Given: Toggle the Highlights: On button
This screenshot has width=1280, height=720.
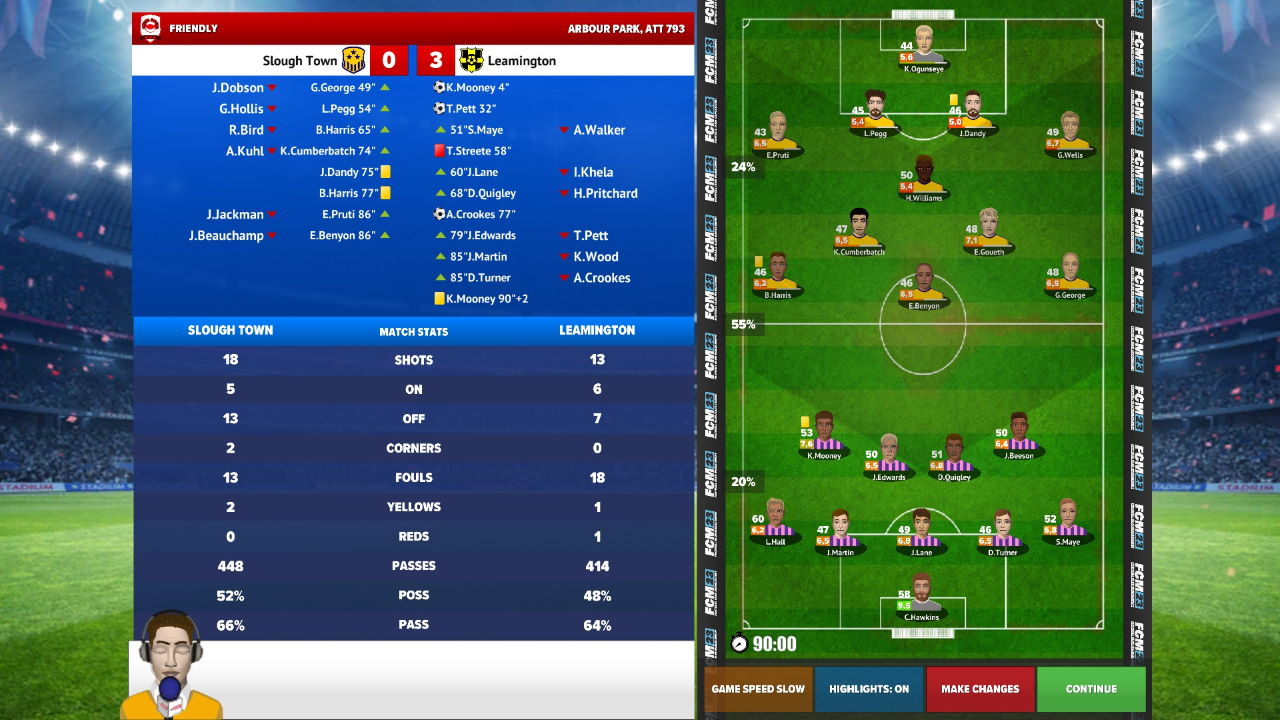Looking at the screenshot, I should click(x=869, y=689).
